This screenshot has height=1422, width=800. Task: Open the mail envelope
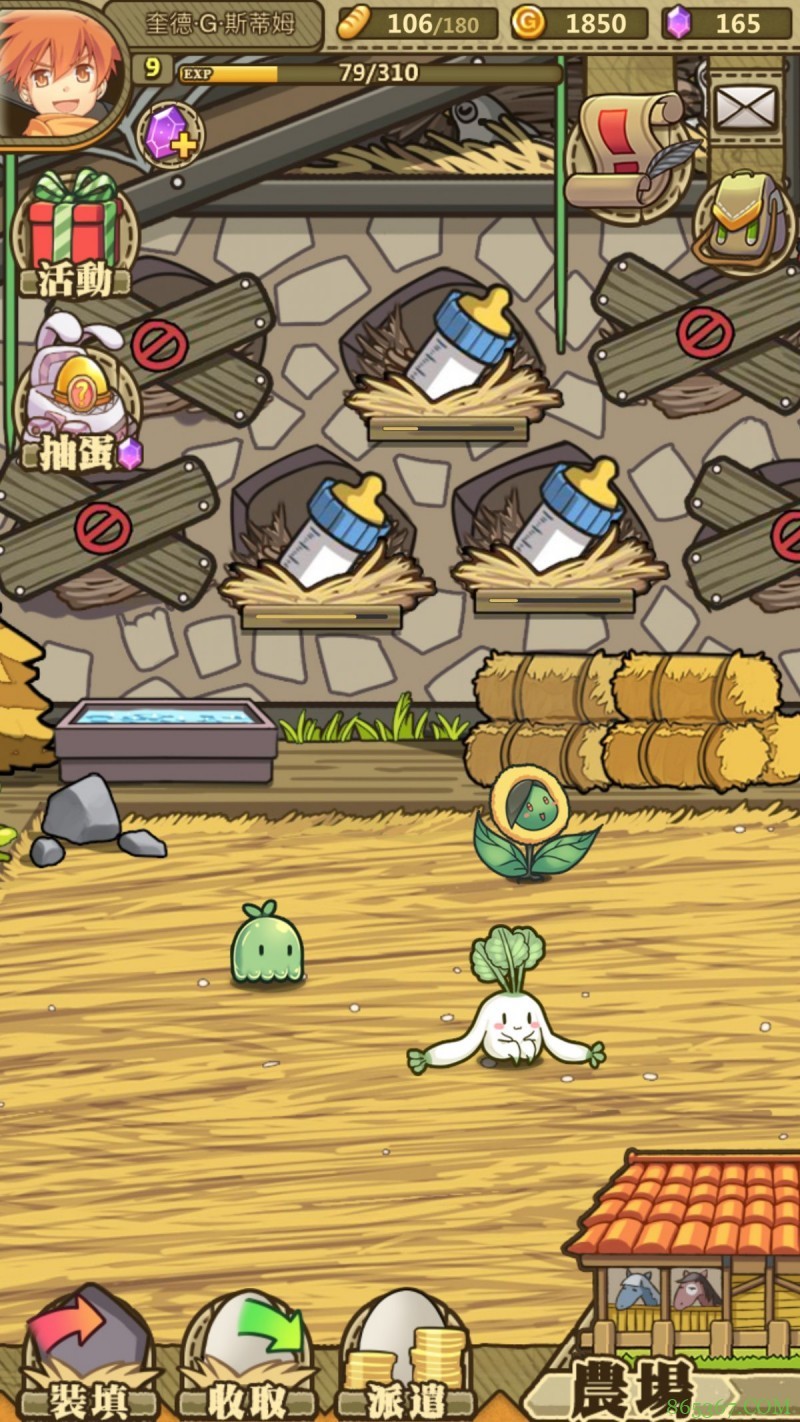744,107
